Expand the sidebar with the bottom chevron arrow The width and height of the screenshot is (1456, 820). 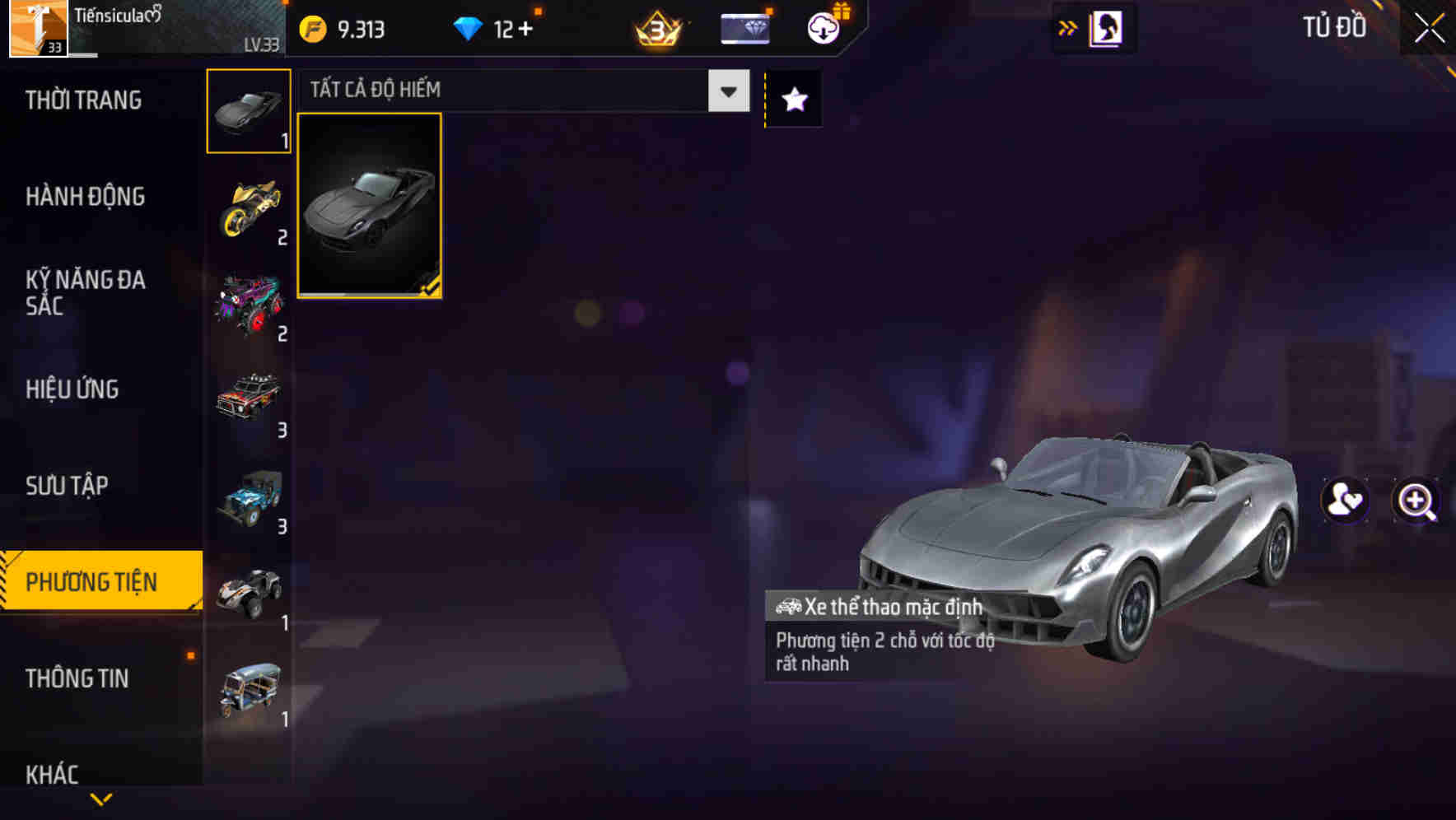coord(101,799)
